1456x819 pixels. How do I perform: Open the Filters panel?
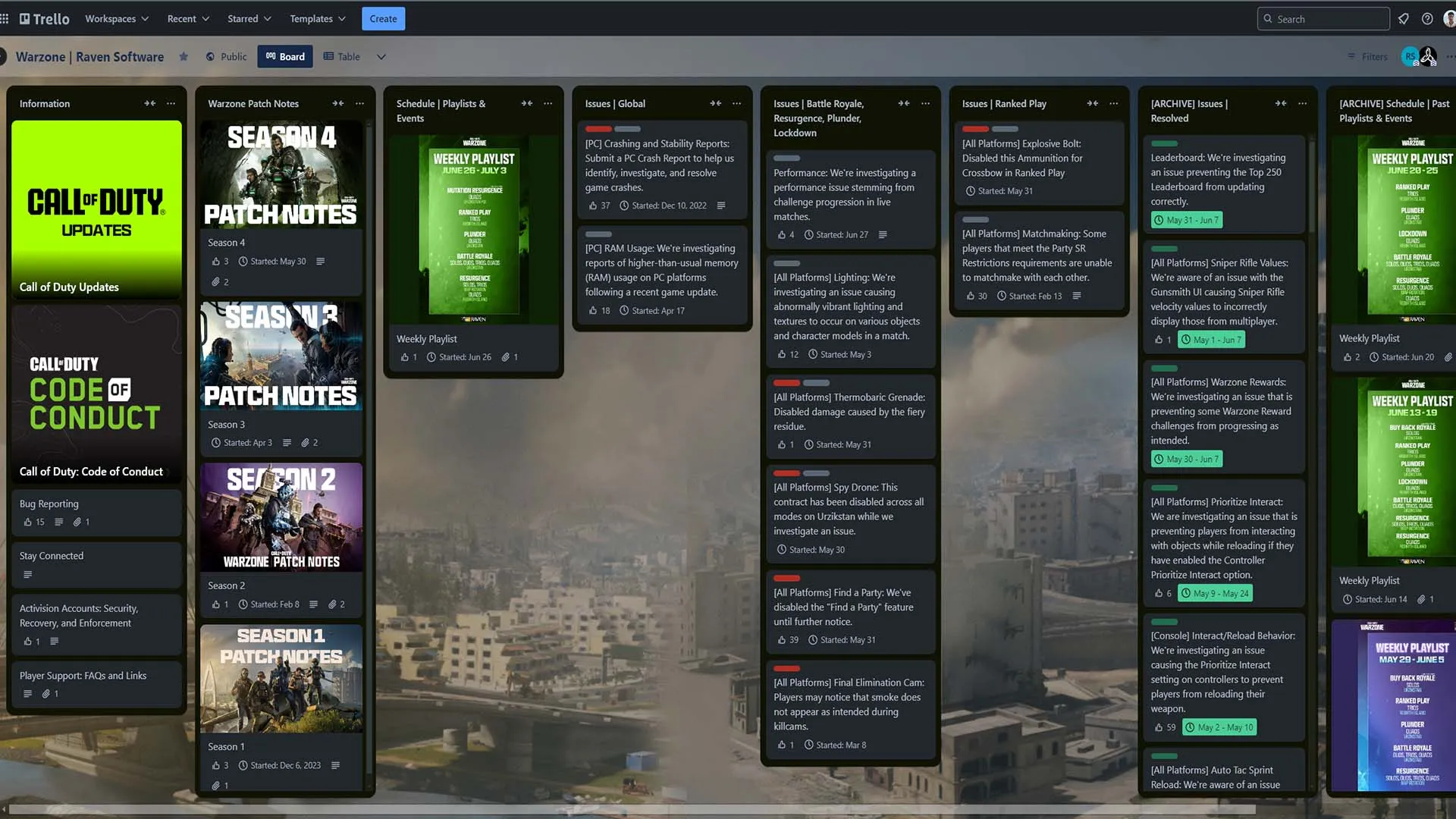(x=1367, y=56)
